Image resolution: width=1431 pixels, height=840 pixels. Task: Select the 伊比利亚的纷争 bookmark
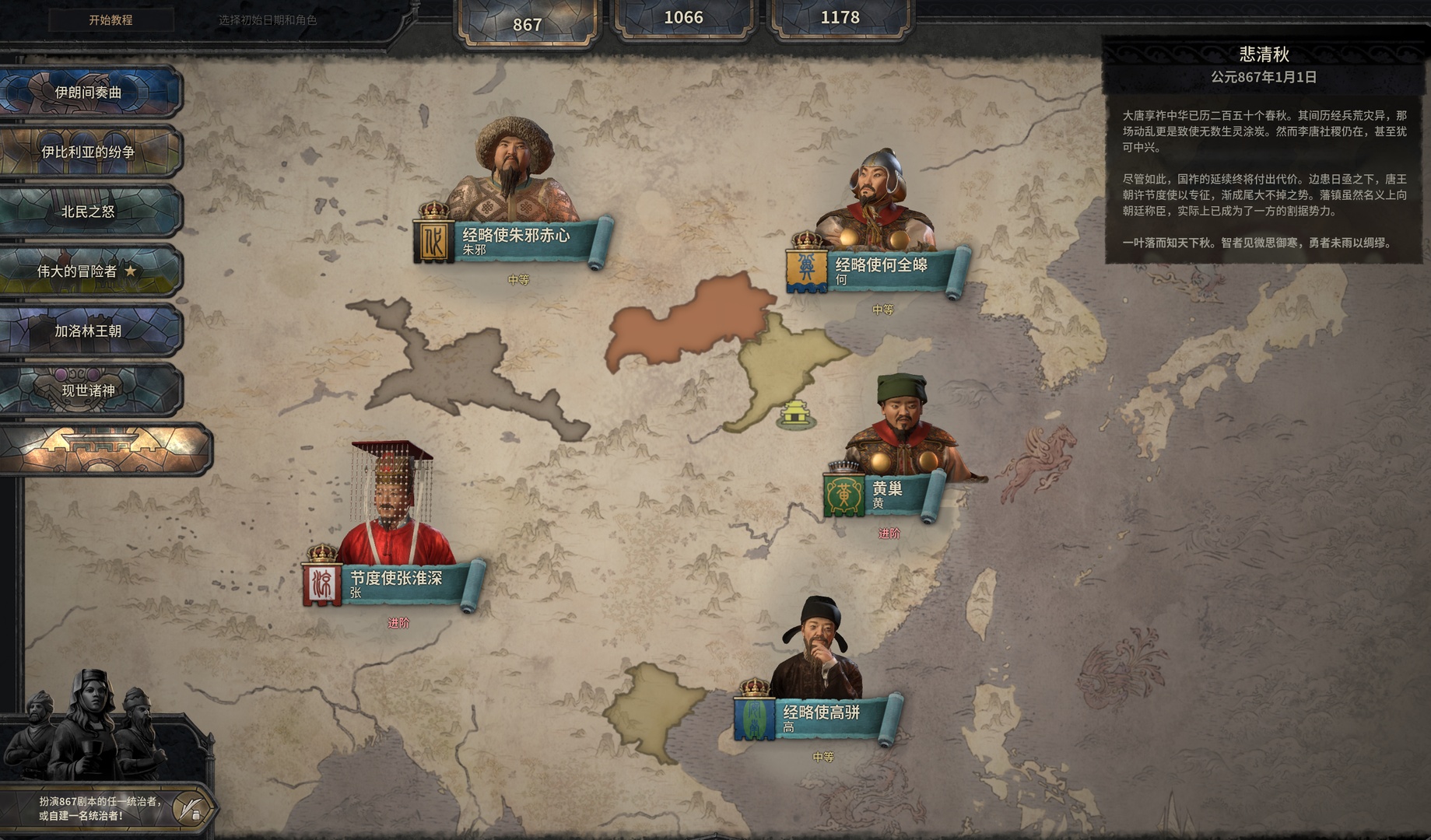tap(89, 152)
